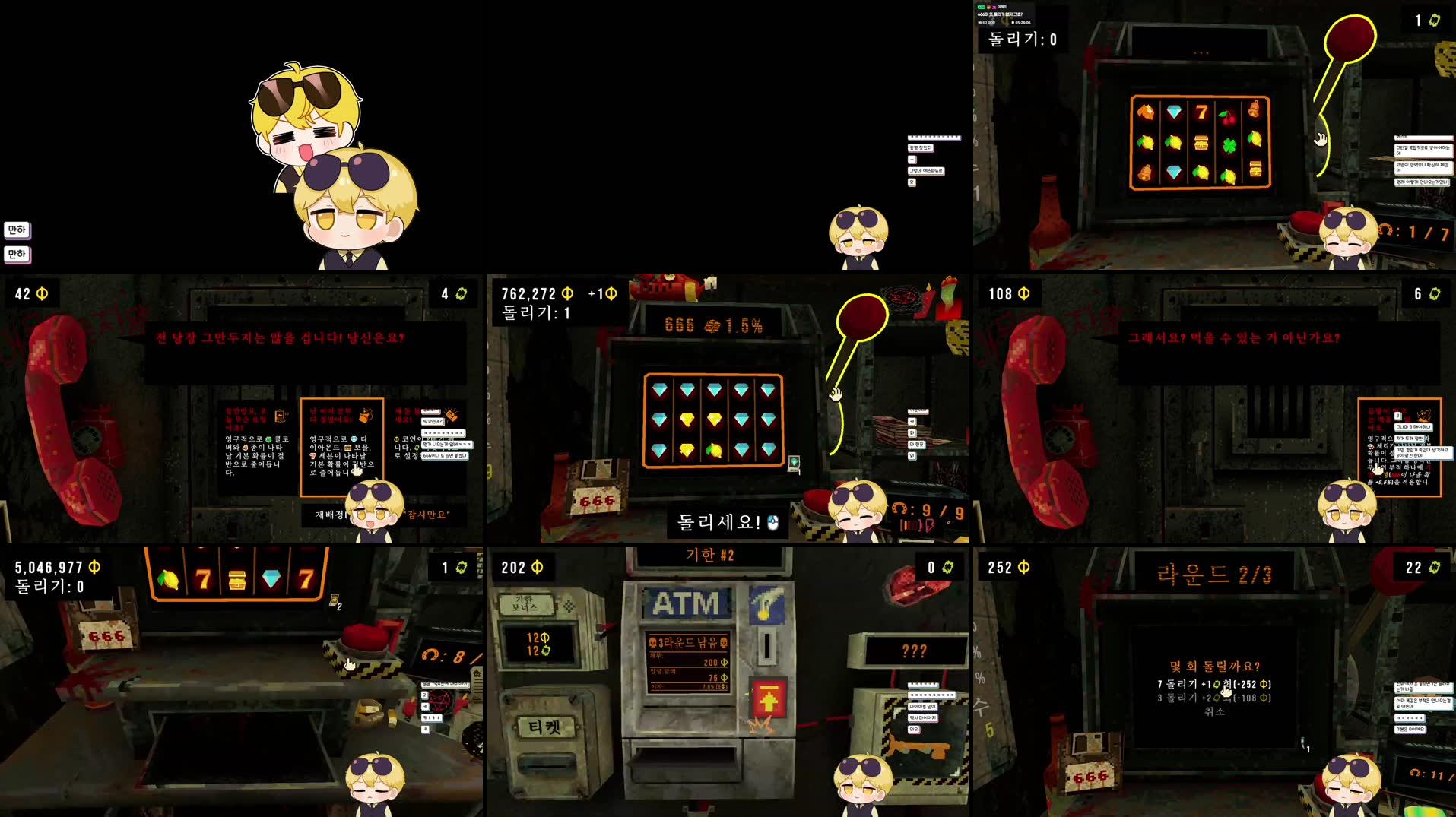Choose the "잠시만요" reply
This screenshot has height=817, width=1456.
click(427, 515)
